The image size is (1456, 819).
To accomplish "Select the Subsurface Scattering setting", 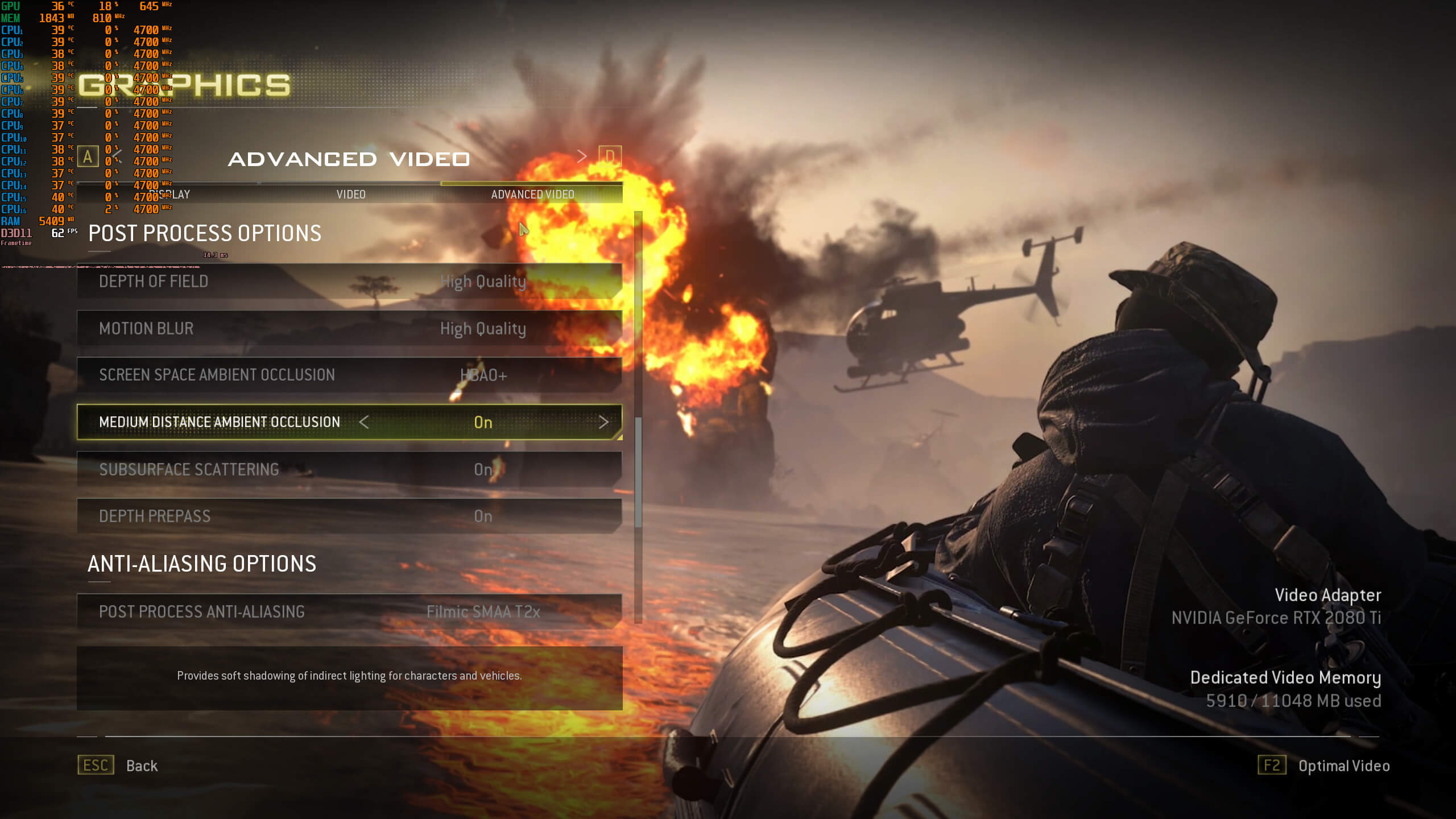I will [x=349, y=470].
